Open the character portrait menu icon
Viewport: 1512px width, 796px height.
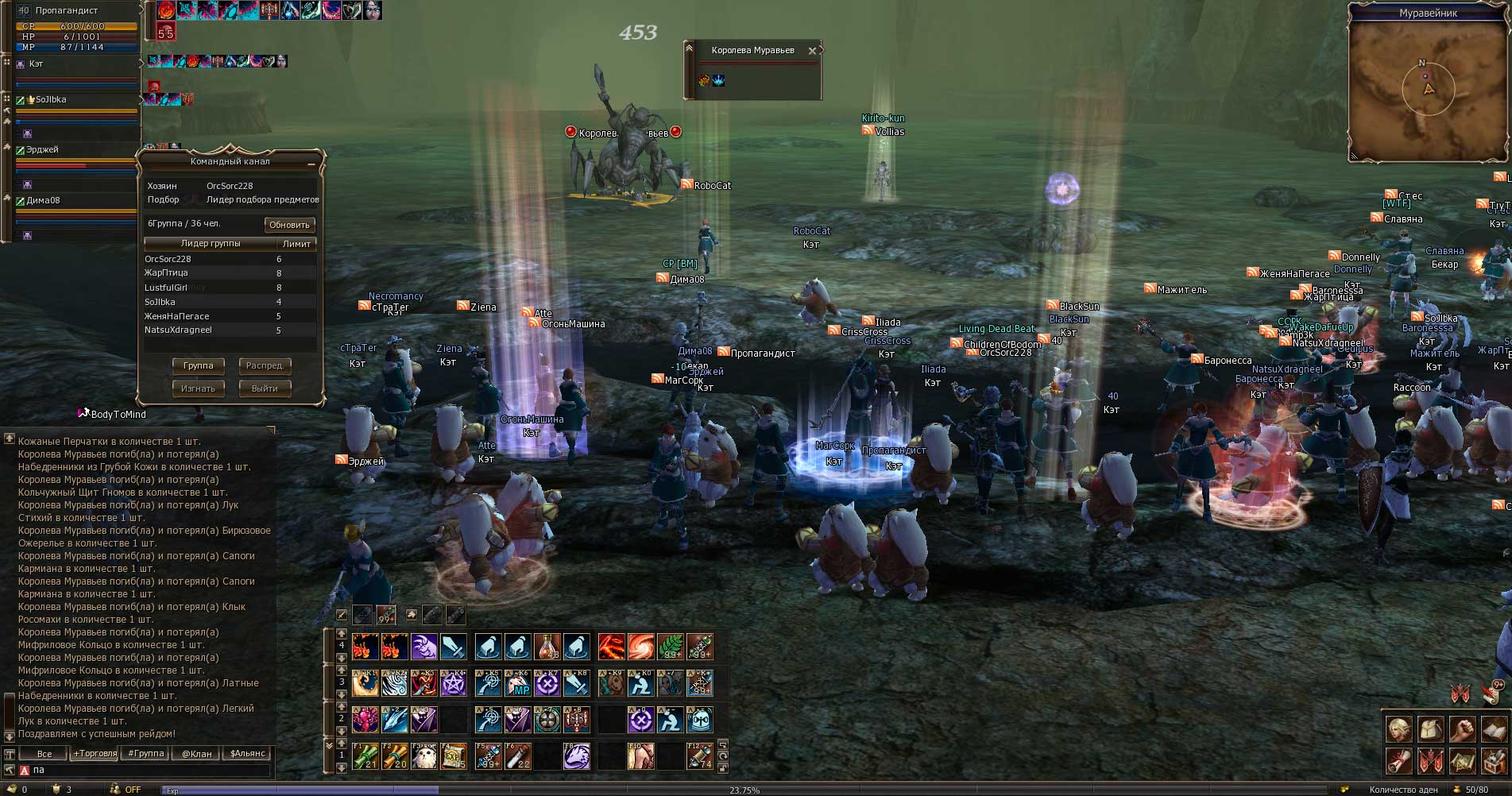[1399, 728]
